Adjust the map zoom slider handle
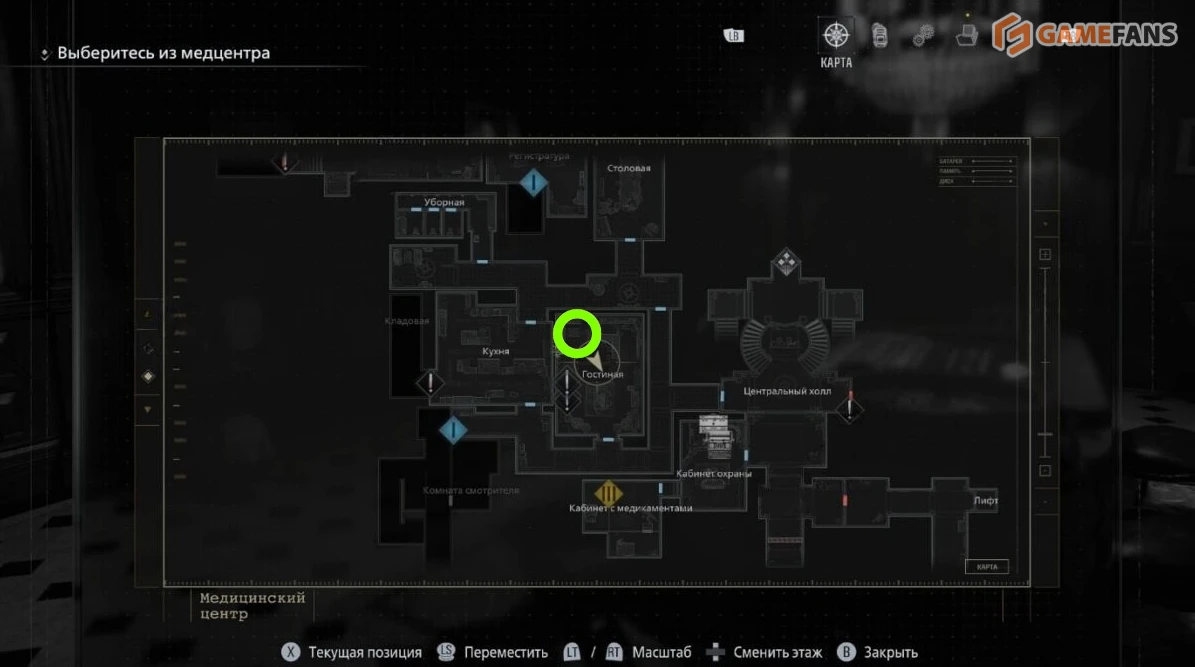The width and height of the screenshot is (1195, 667). coord(1045,434)
